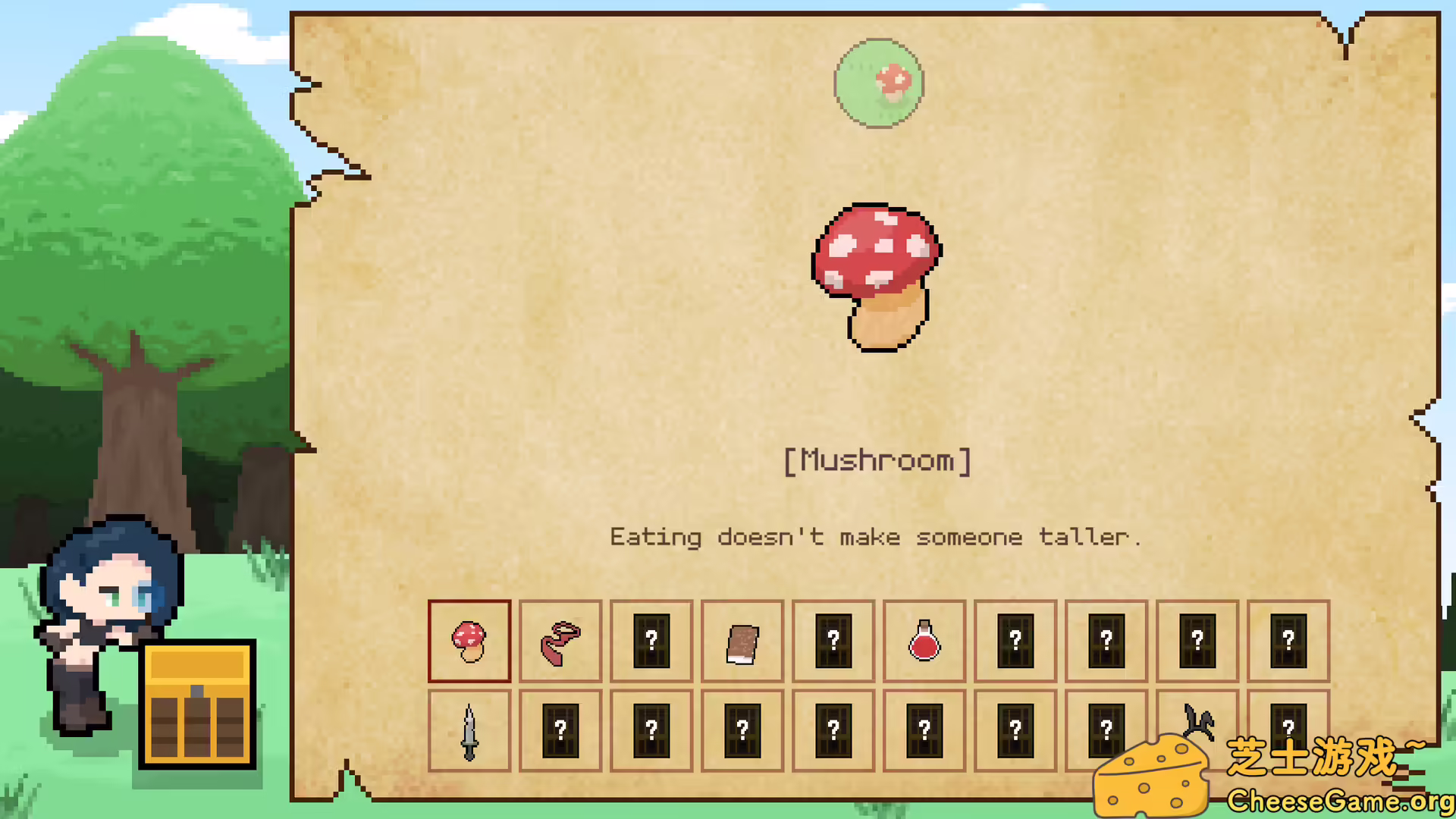Click the mystery slot right of the ribbon

pos(651,641)
